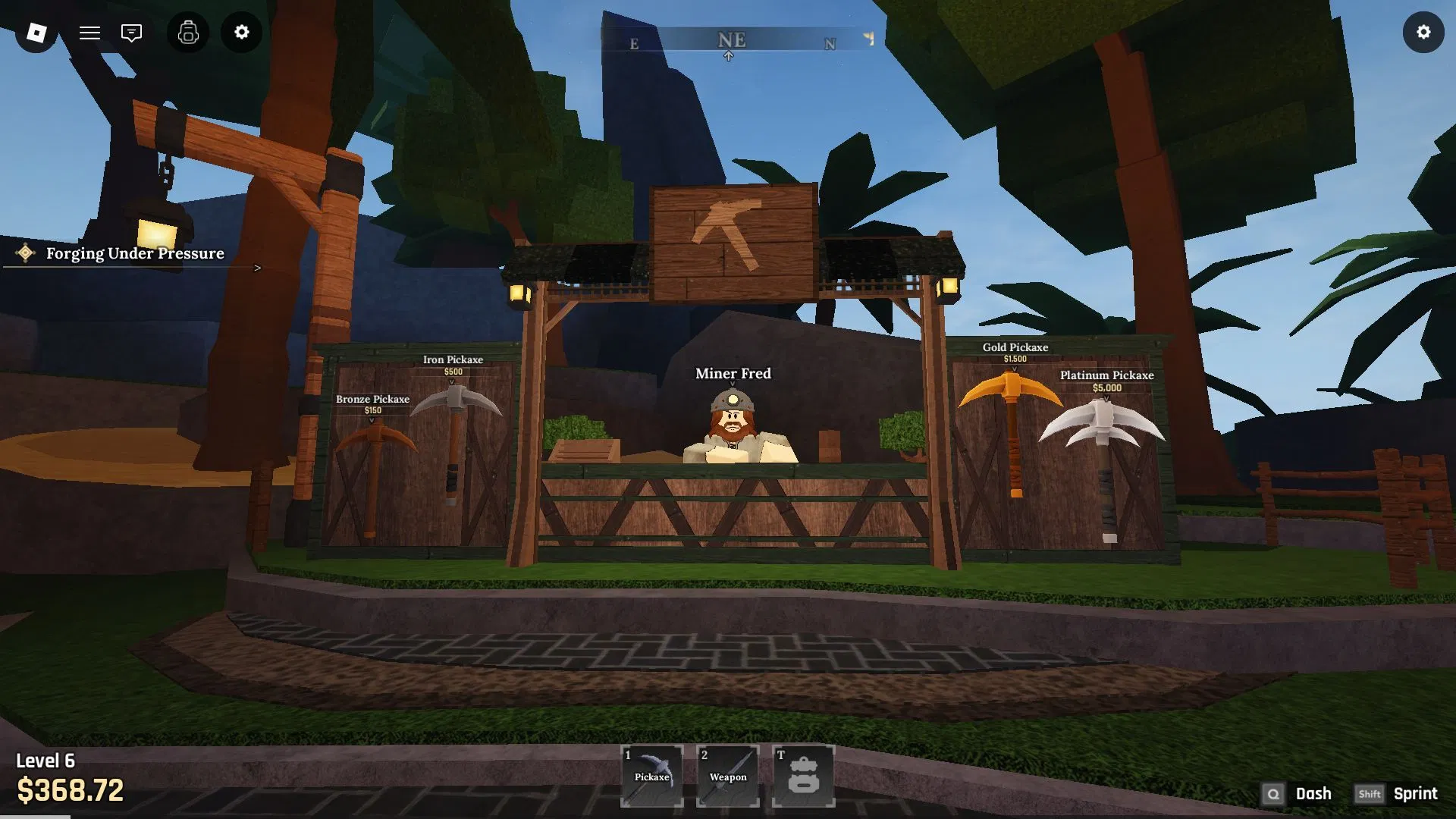Screen dimensions: 1456x819
Task: Click the NE compass bar
Action: pos(733,40)
